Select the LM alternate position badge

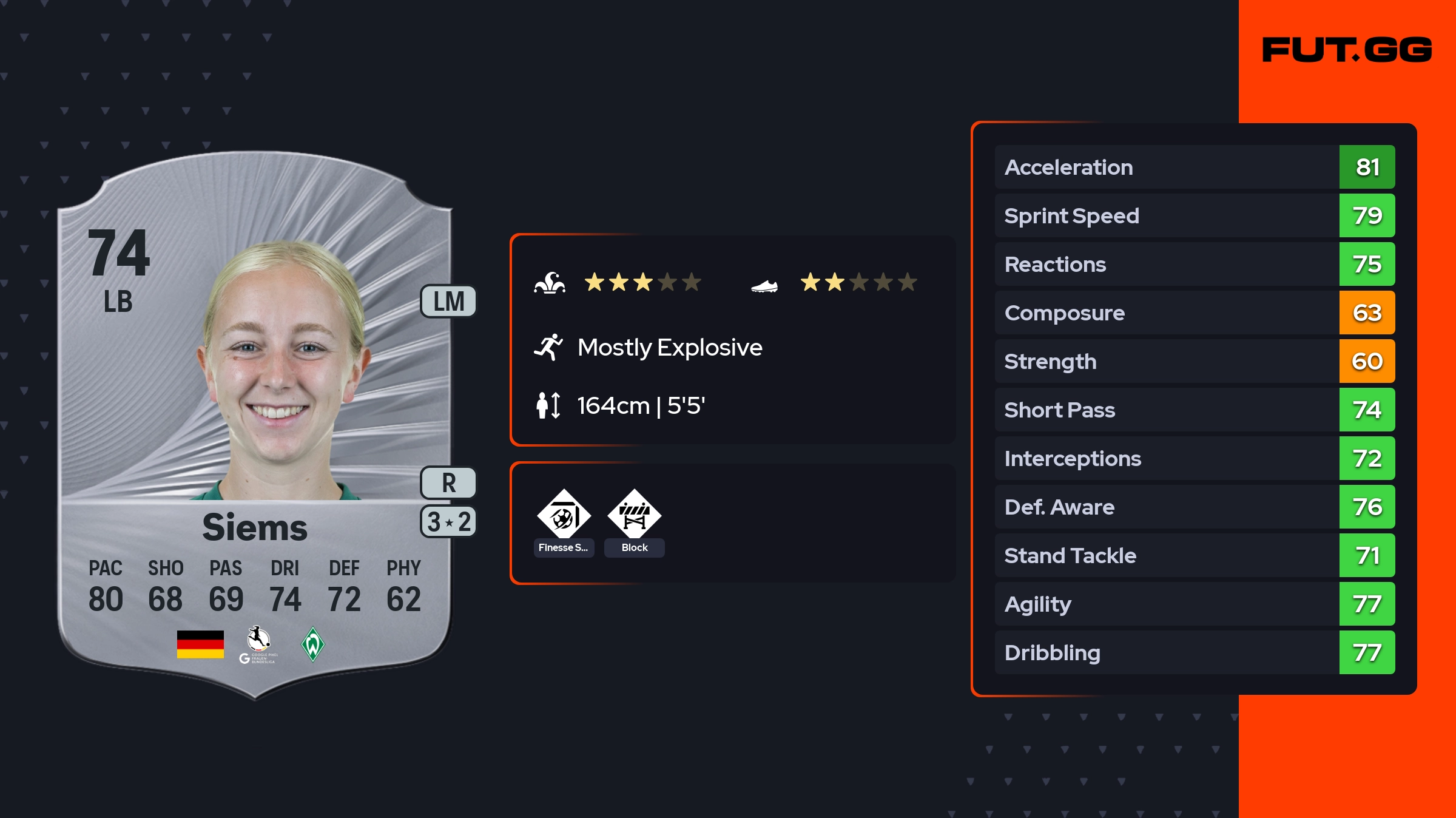click(x=448, y=301)
